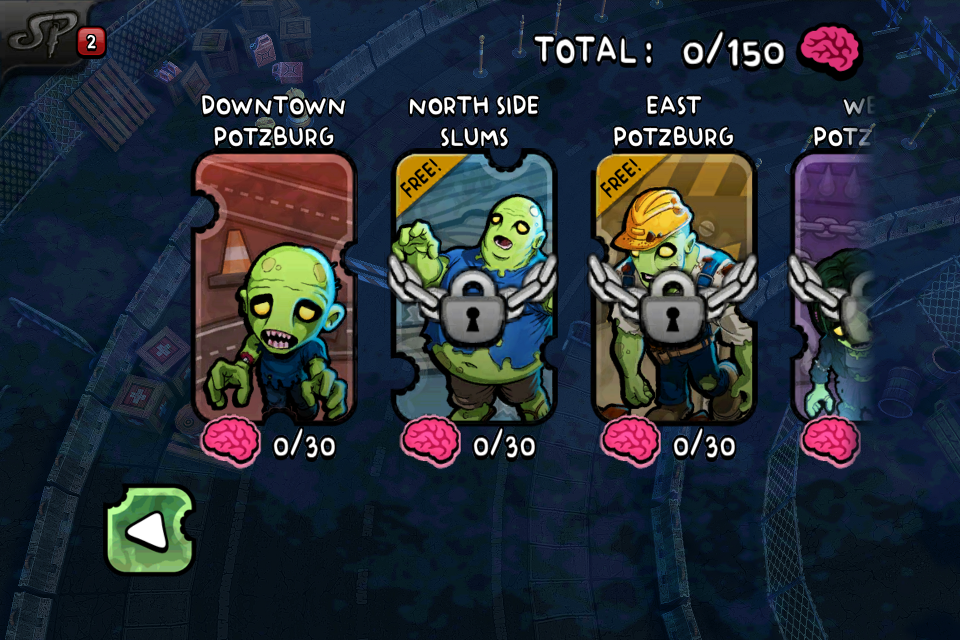The height and width of the screenshot is (640, 960).
Task: Open the locked East Potzburg card
Action: [673, 288]
